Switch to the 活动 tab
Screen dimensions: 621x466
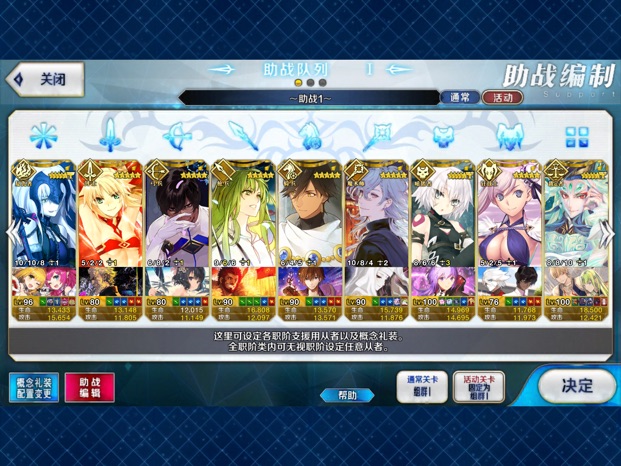pos(502,98)
